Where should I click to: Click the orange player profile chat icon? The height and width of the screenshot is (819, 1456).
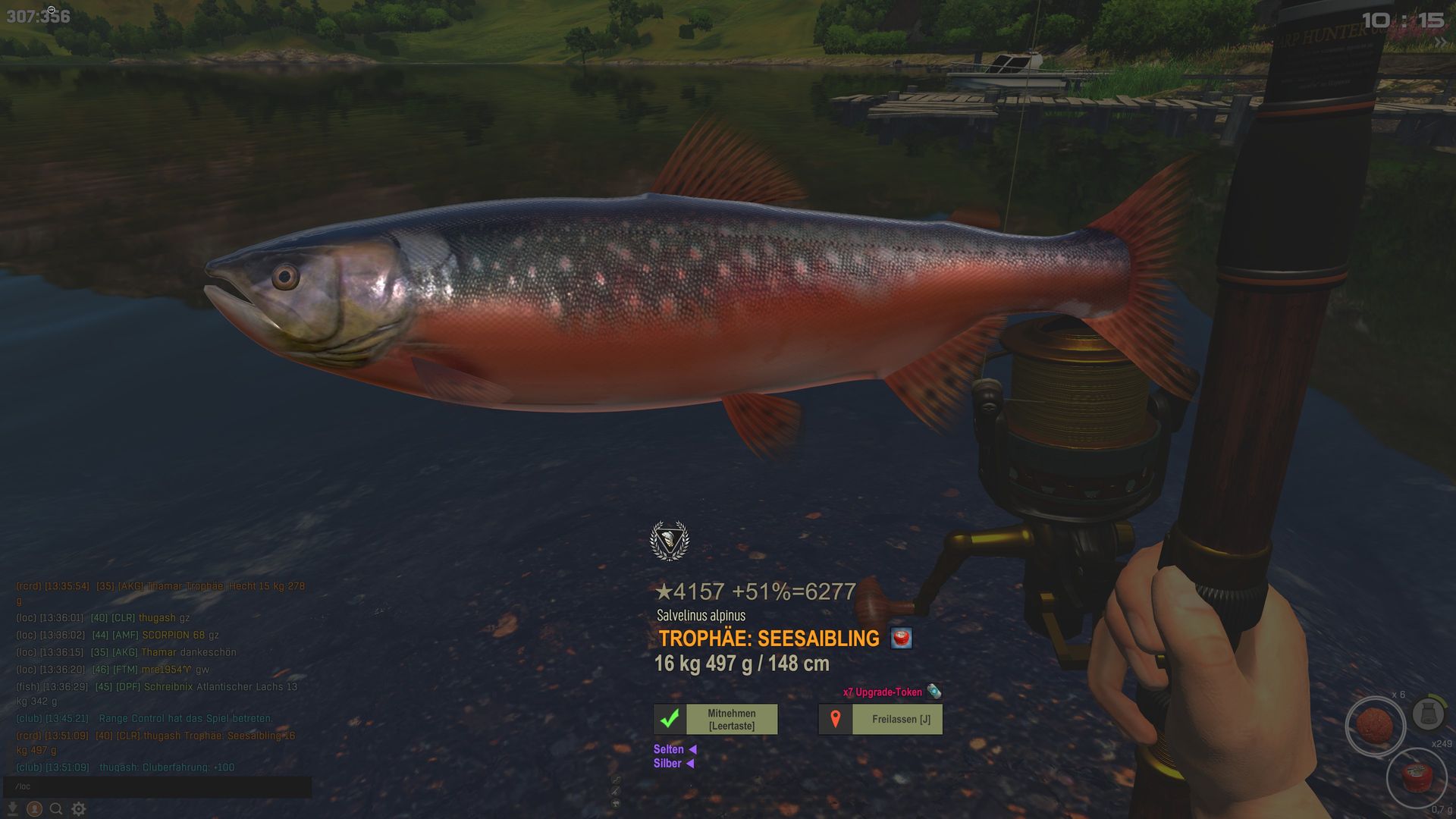tap(34, 809)
